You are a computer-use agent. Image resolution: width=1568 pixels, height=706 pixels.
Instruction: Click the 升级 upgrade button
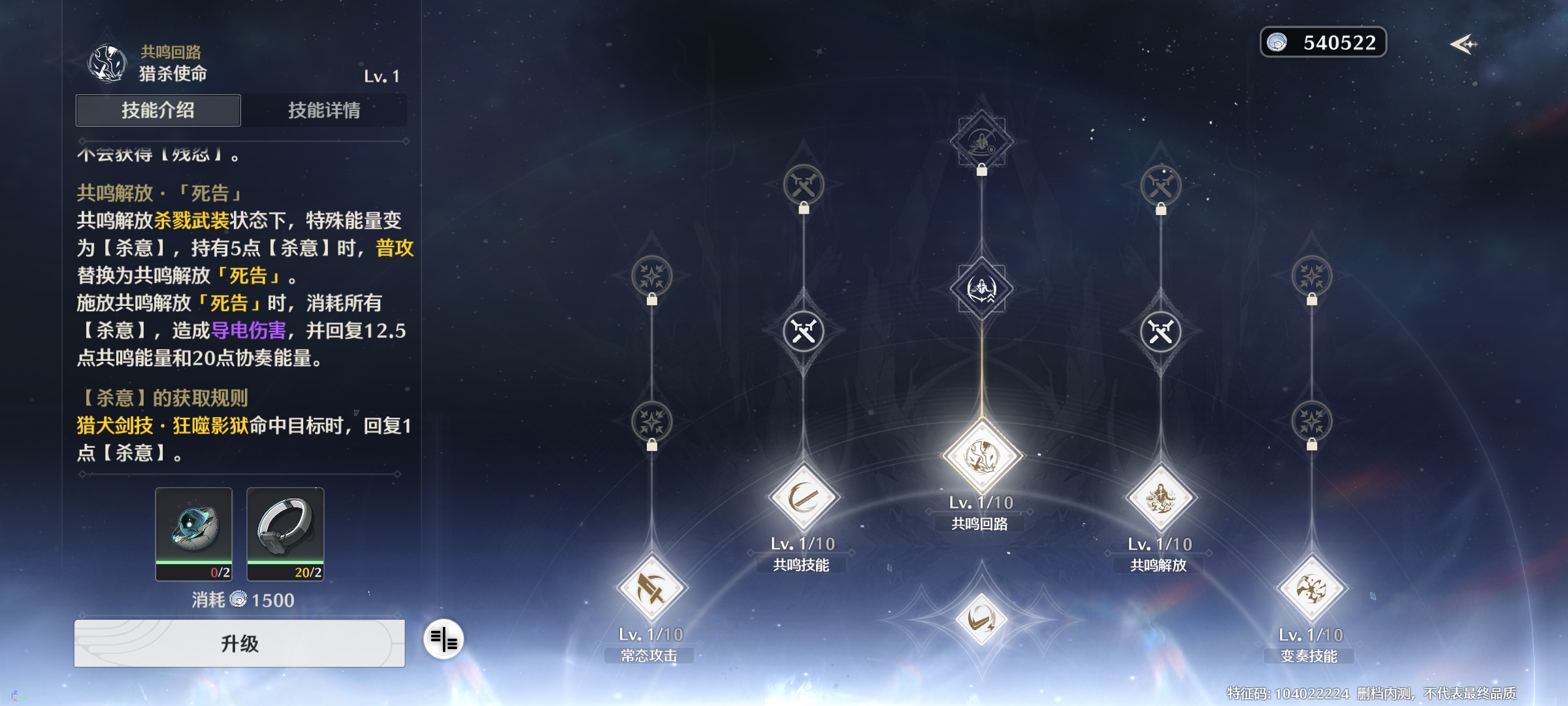tap(239, 643)
